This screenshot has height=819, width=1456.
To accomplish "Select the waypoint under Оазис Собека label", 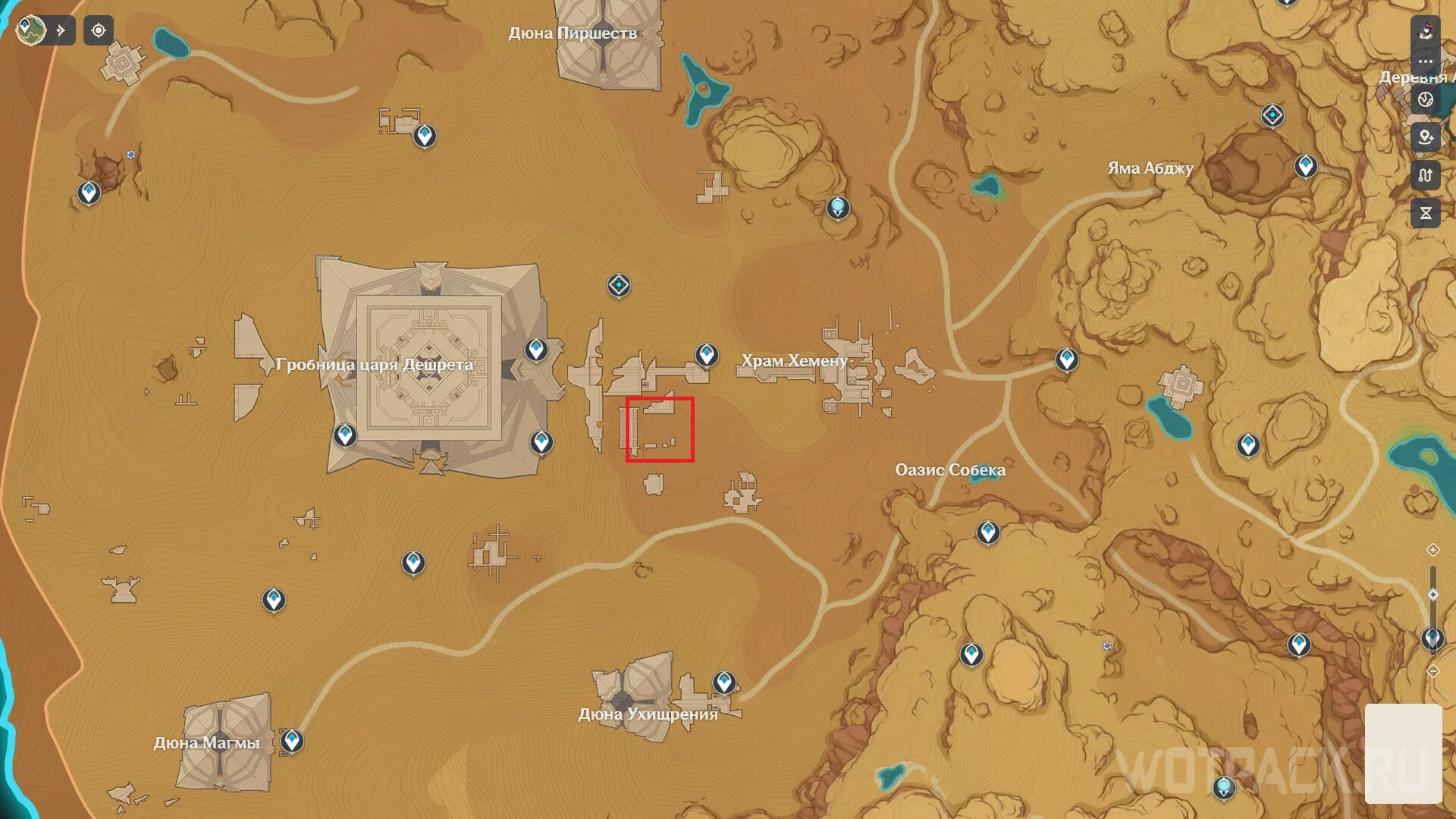I will click(x=987, y=532).
